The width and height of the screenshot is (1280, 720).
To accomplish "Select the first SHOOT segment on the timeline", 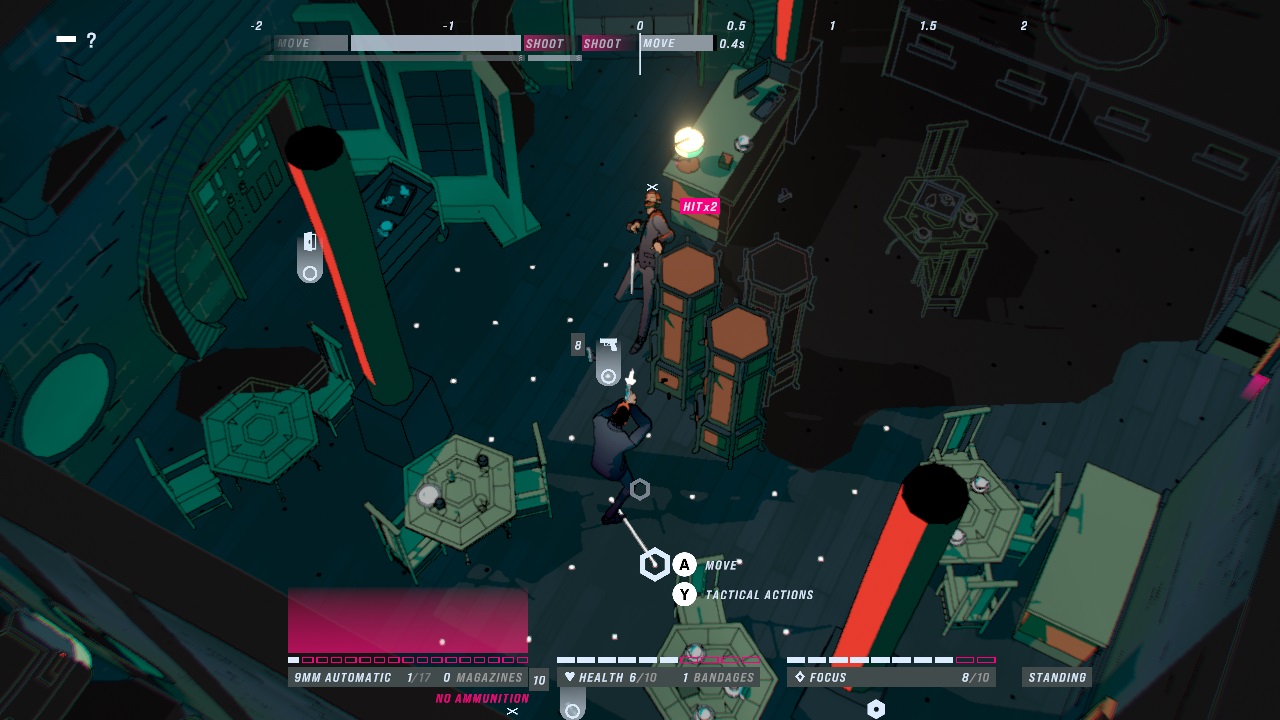I will tap(546, 43).
